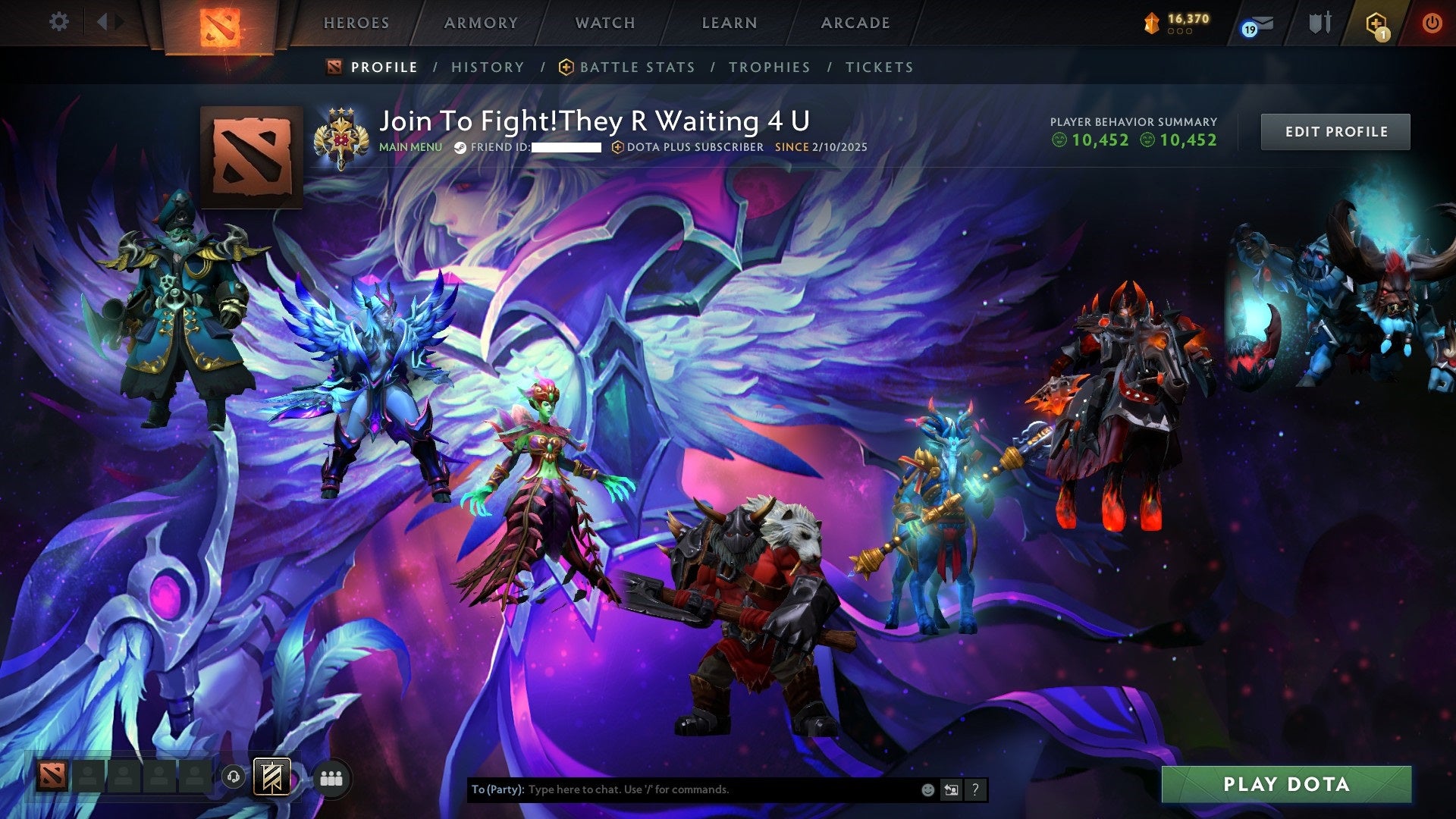The height and width of the screenshot is (819, 1456).
Task: Open the emoticon picker in the chat bar
Action: 927,789
